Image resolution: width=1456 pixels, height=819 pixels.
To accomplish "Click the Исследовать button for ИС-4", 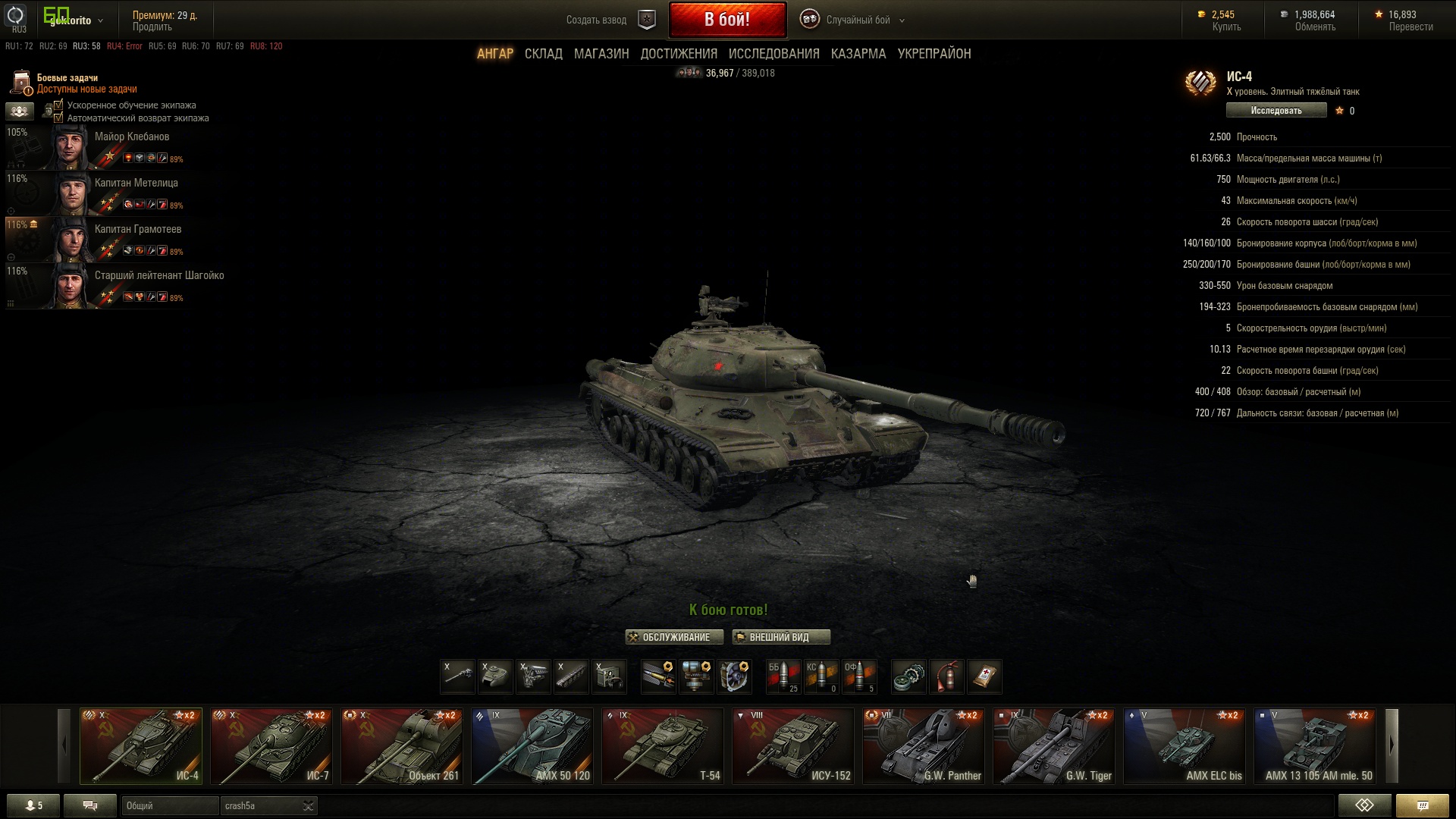I will (x=1276, y=111).
